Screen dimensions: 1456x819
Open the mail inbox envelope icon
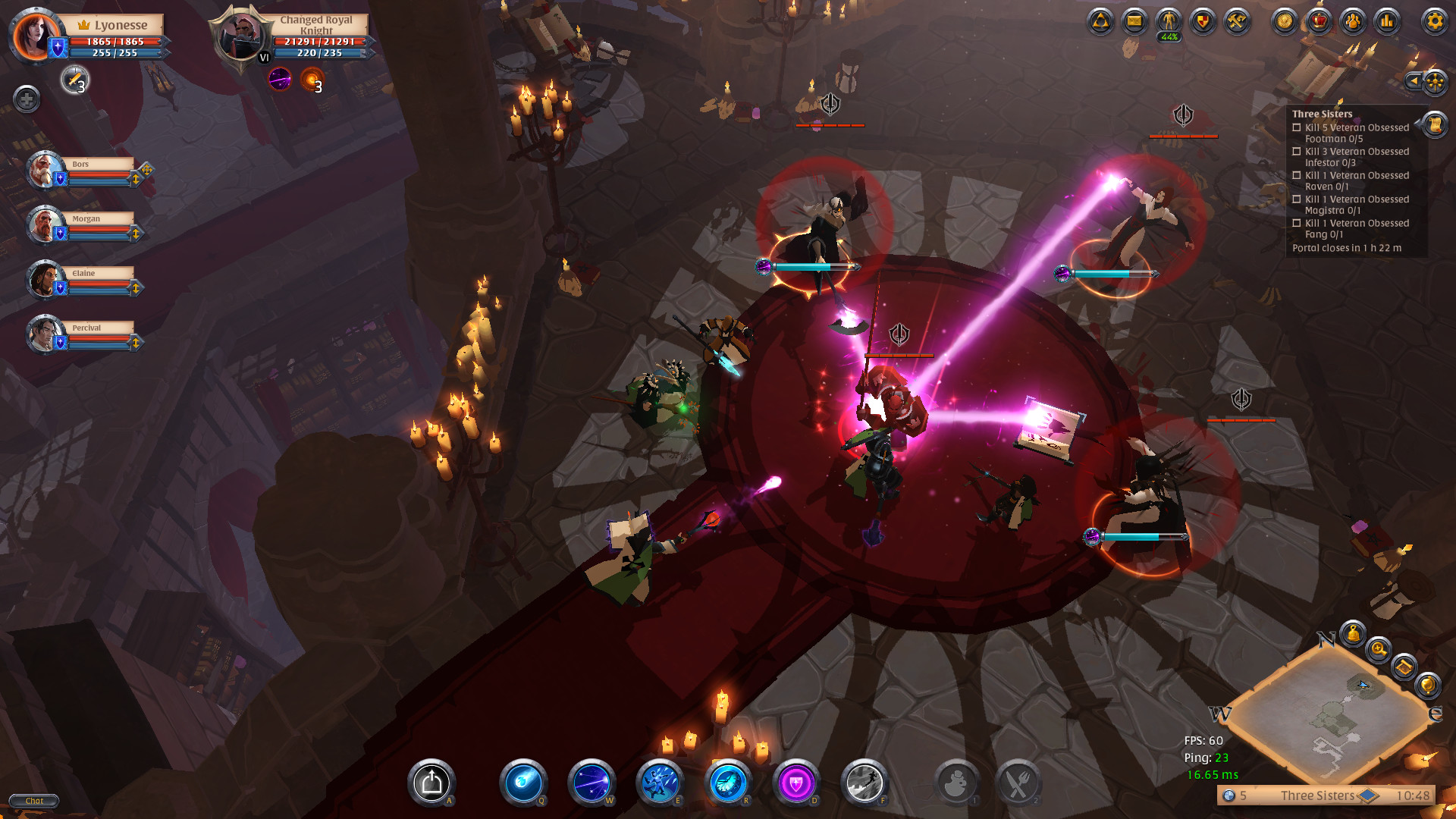(x=1133, y=23)
